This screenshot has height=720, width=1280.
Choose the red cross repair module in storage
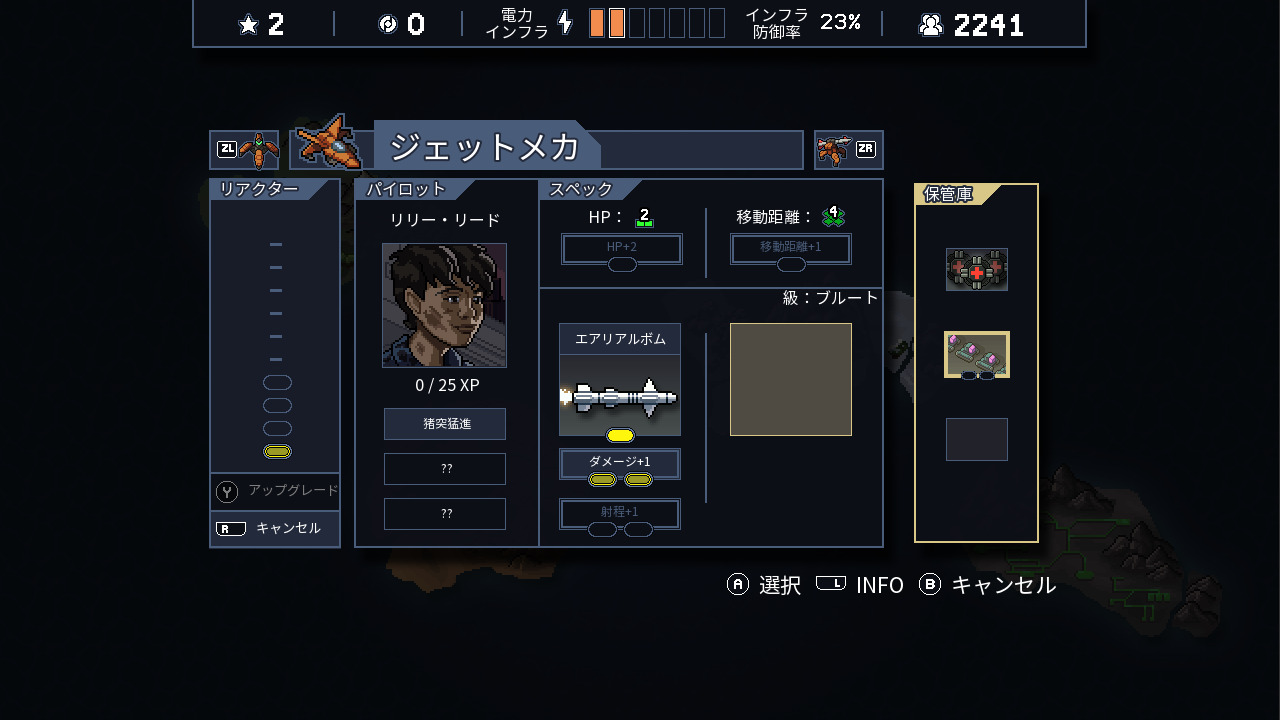[977, 270]
